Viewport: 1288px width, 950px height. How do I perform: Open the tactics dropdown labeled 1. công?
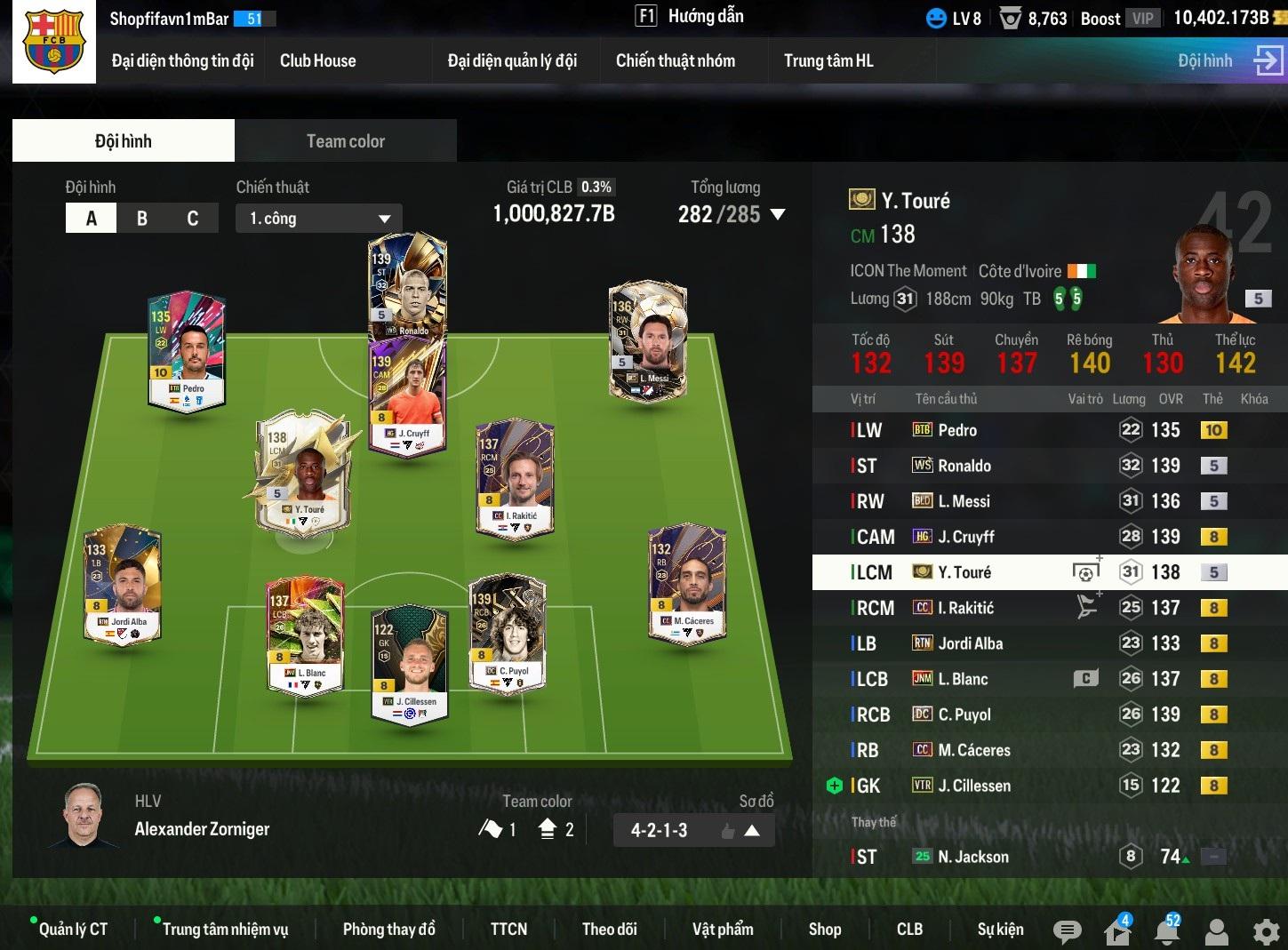tap(318, 219)
